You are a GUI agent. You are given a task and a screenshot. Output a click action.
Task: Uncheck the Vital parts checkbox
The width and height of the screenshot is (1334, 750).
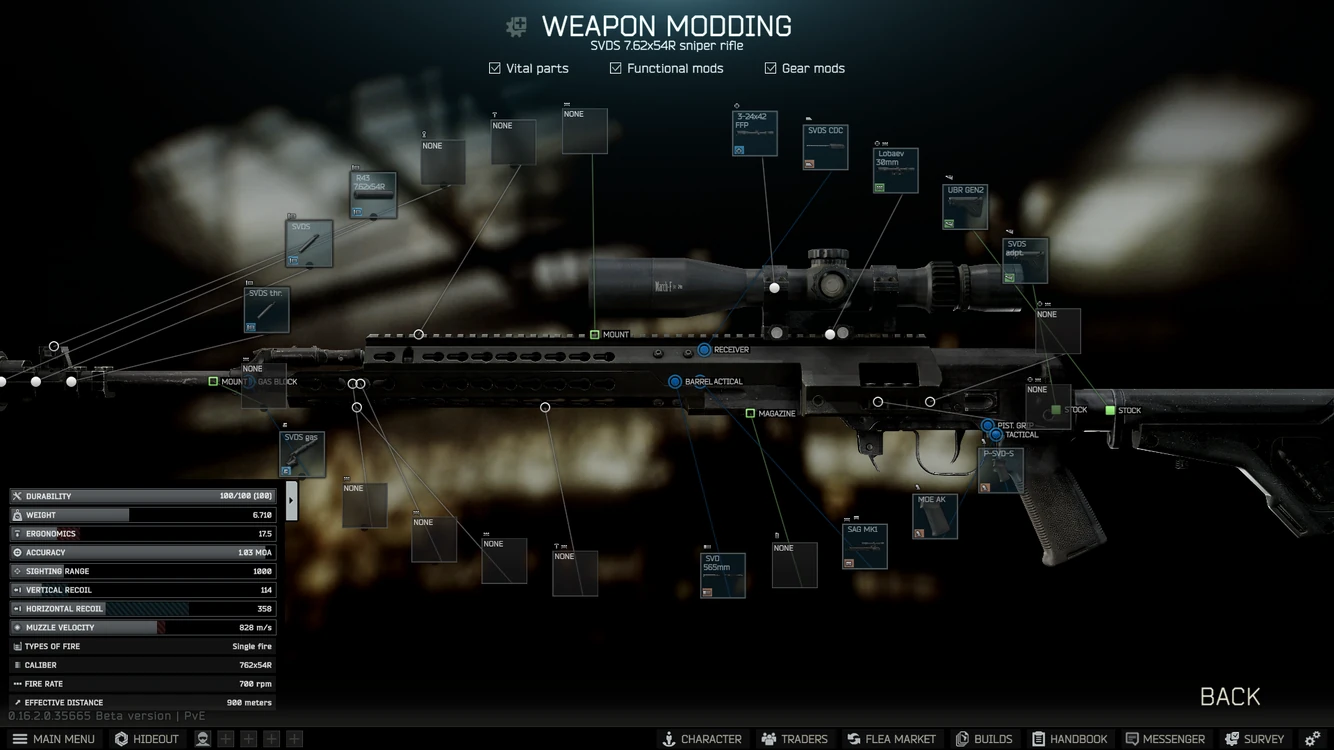pyautogui.click(x=494, y=68)
